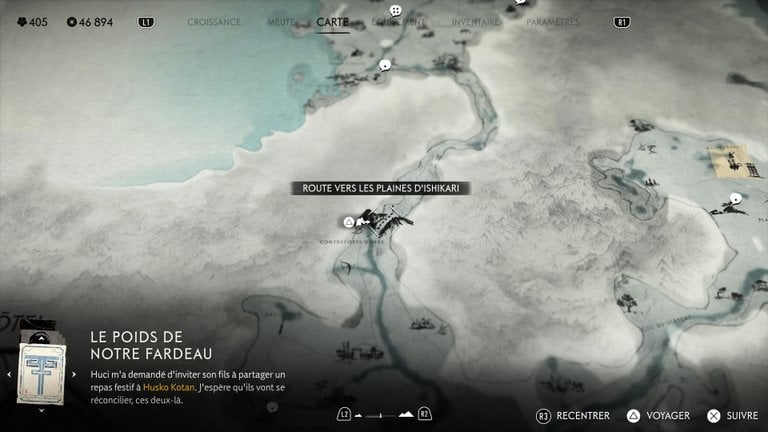768x432 pixels.
Task: Open the Inventaire tab
Action: click(475, 21)
